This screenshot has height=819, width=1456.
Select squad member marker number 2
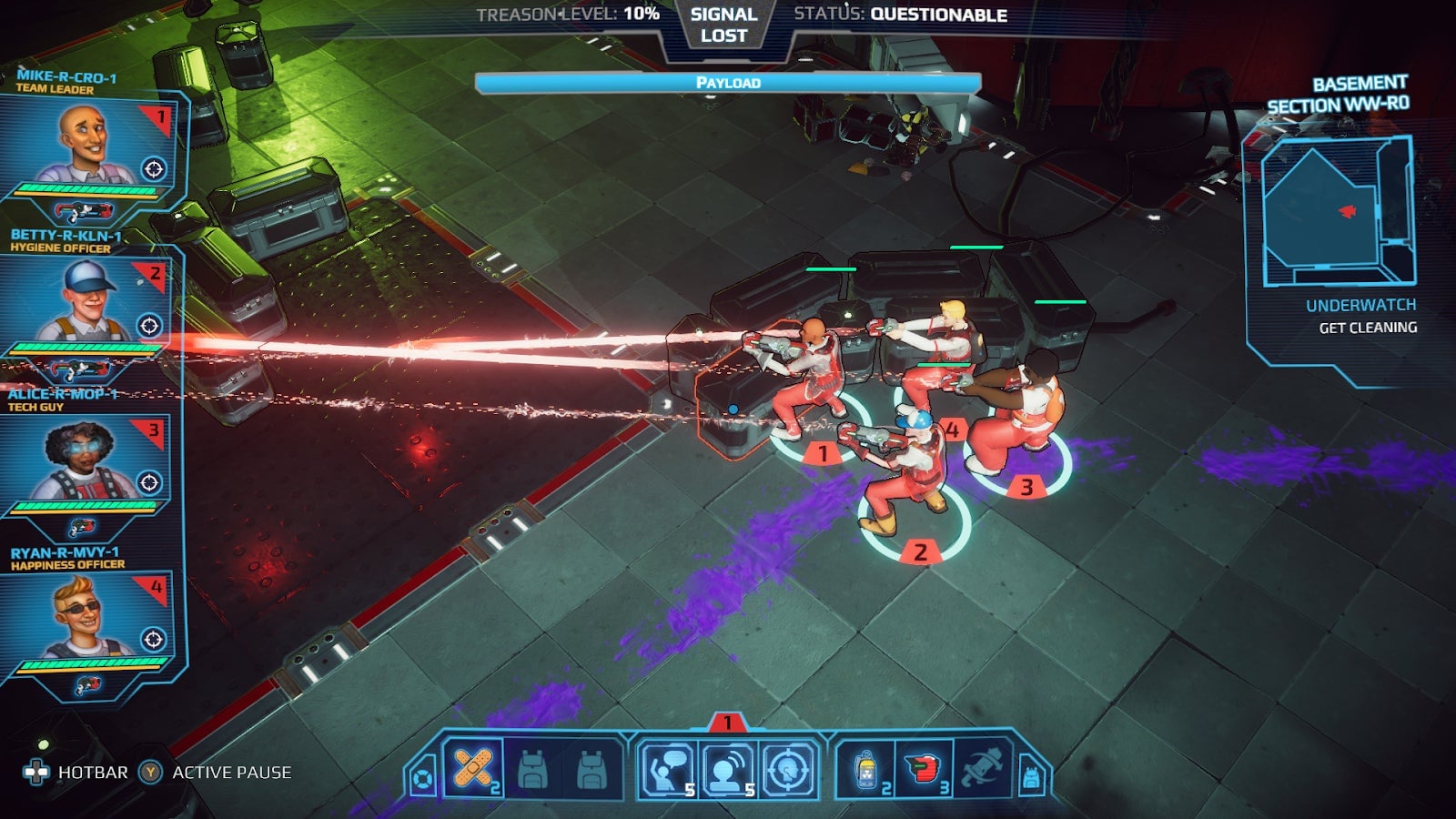point(919,551)
